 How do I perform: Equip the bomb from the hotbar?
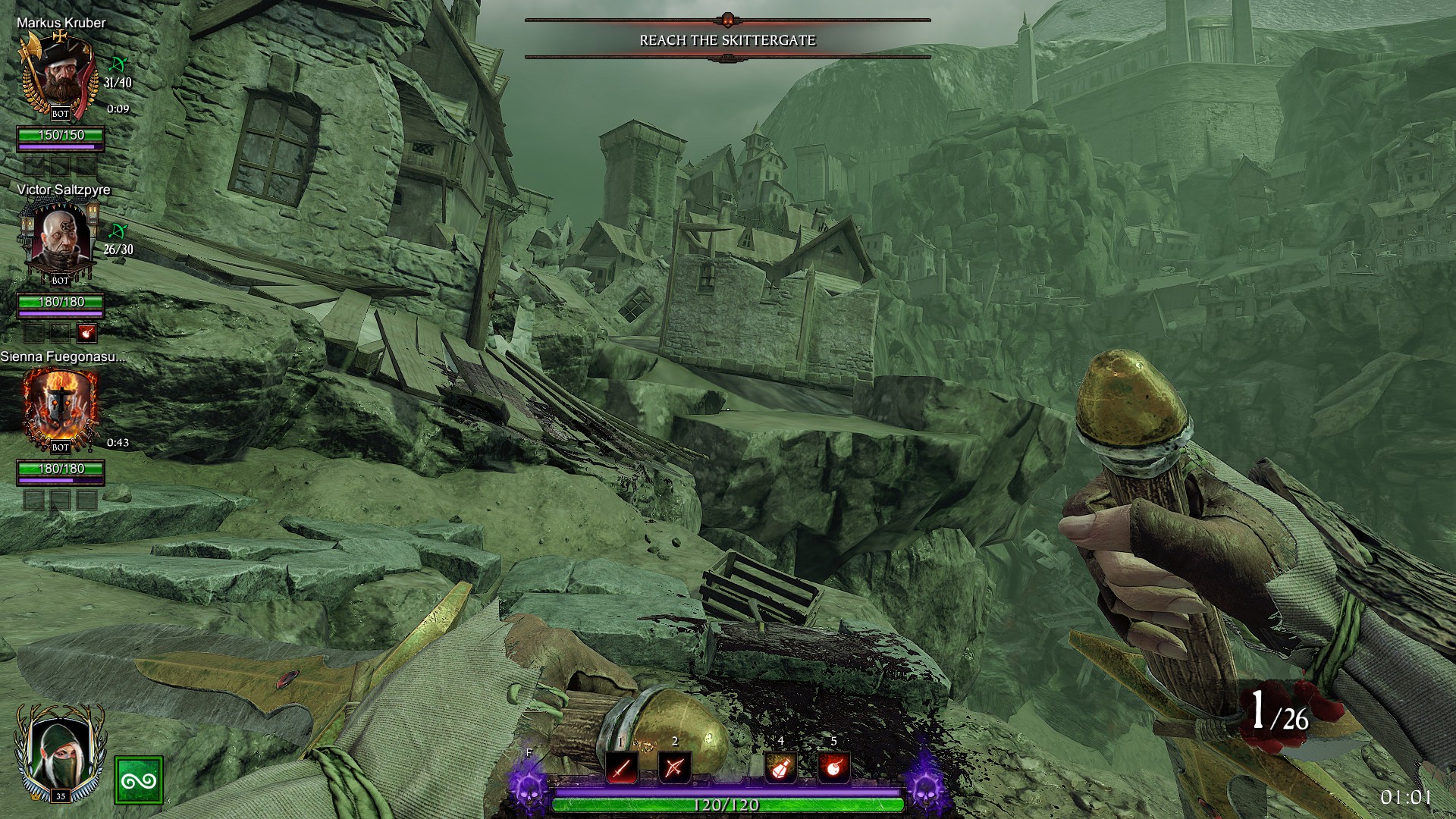833,768
